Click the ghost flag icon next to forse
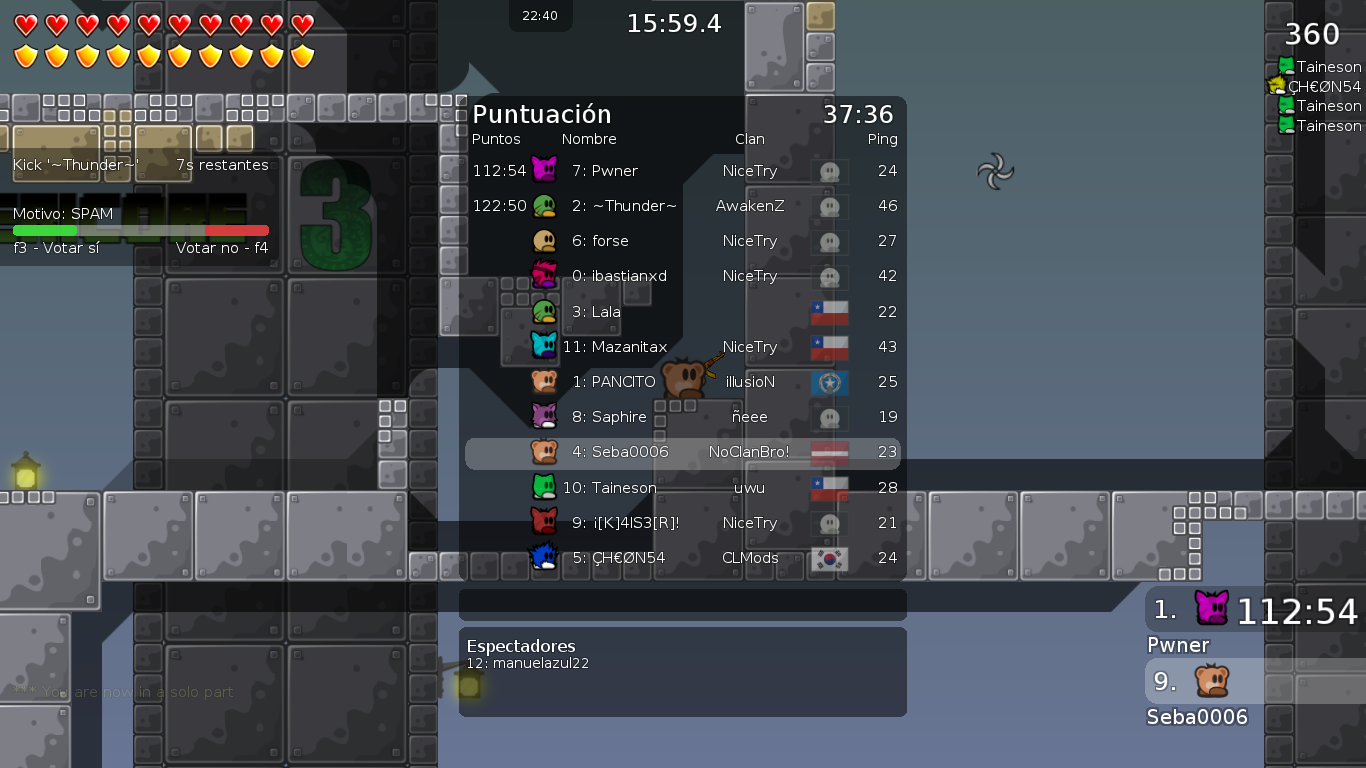This screenshot has height=768, width=1366. 829,241
